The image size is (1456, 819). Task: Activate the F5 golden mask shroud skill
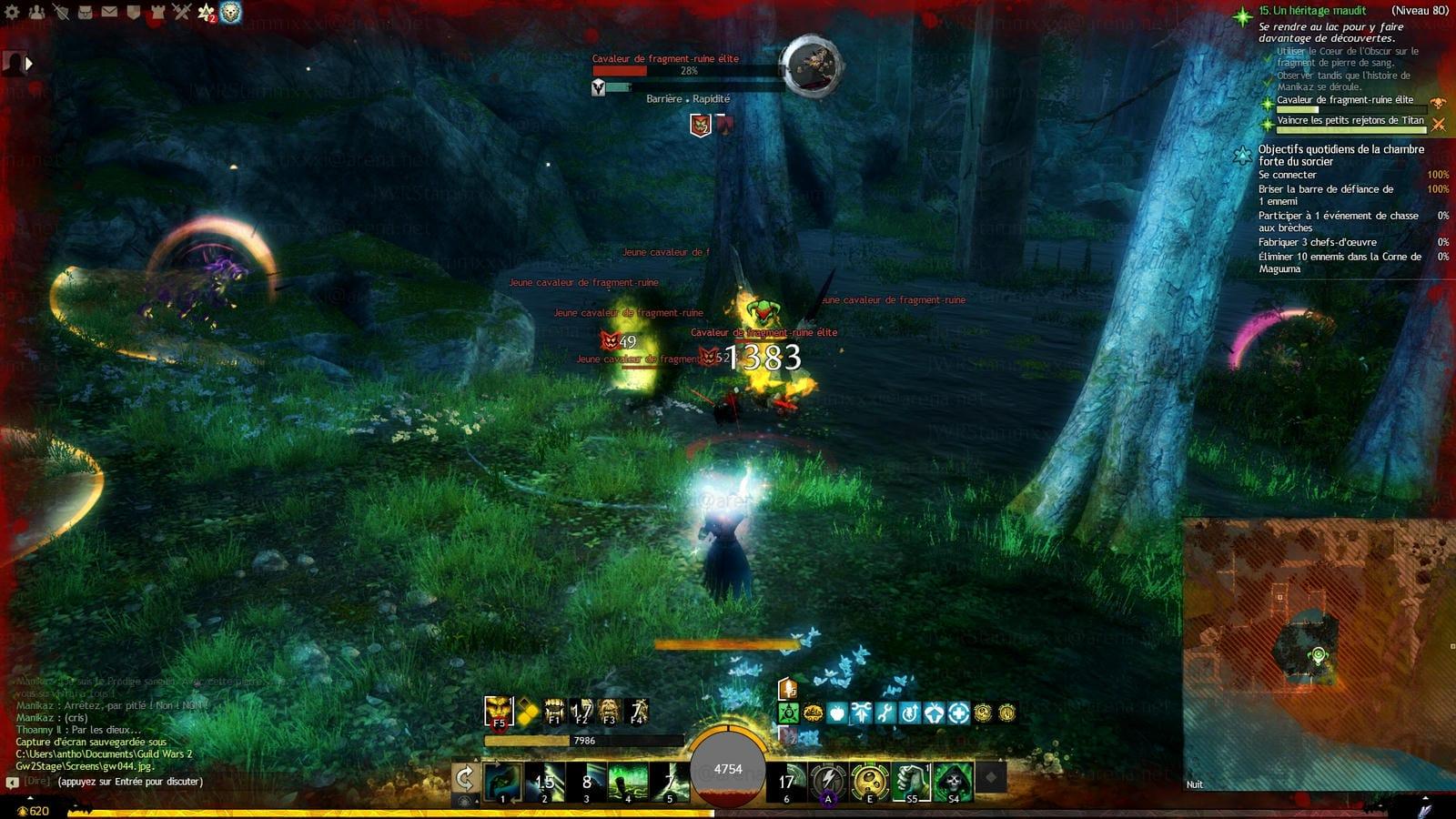click(x=499, y=712)
